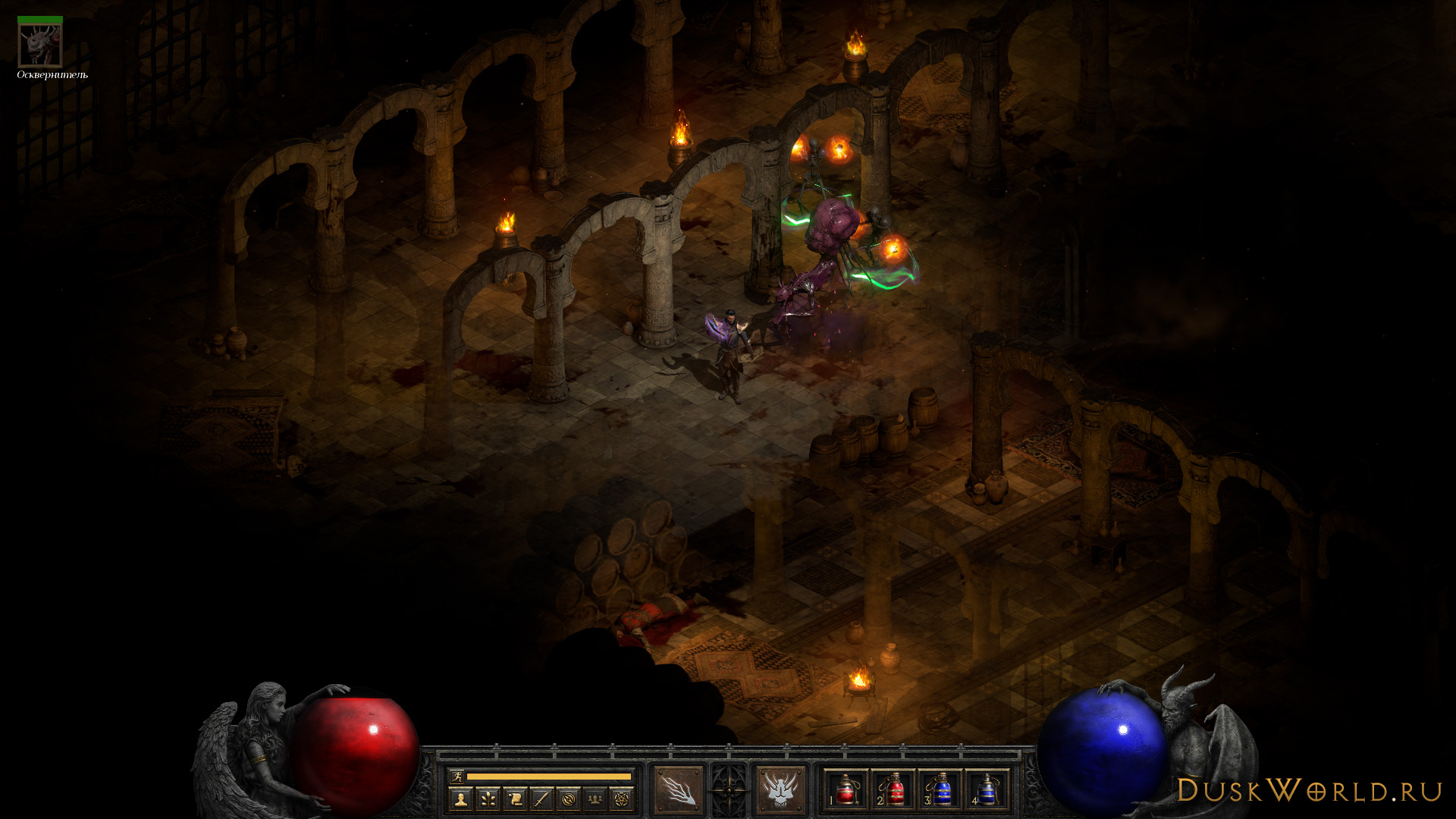Click the sword icon mini-panel button
Screen dimensions: 1456x819
point(541,799)
